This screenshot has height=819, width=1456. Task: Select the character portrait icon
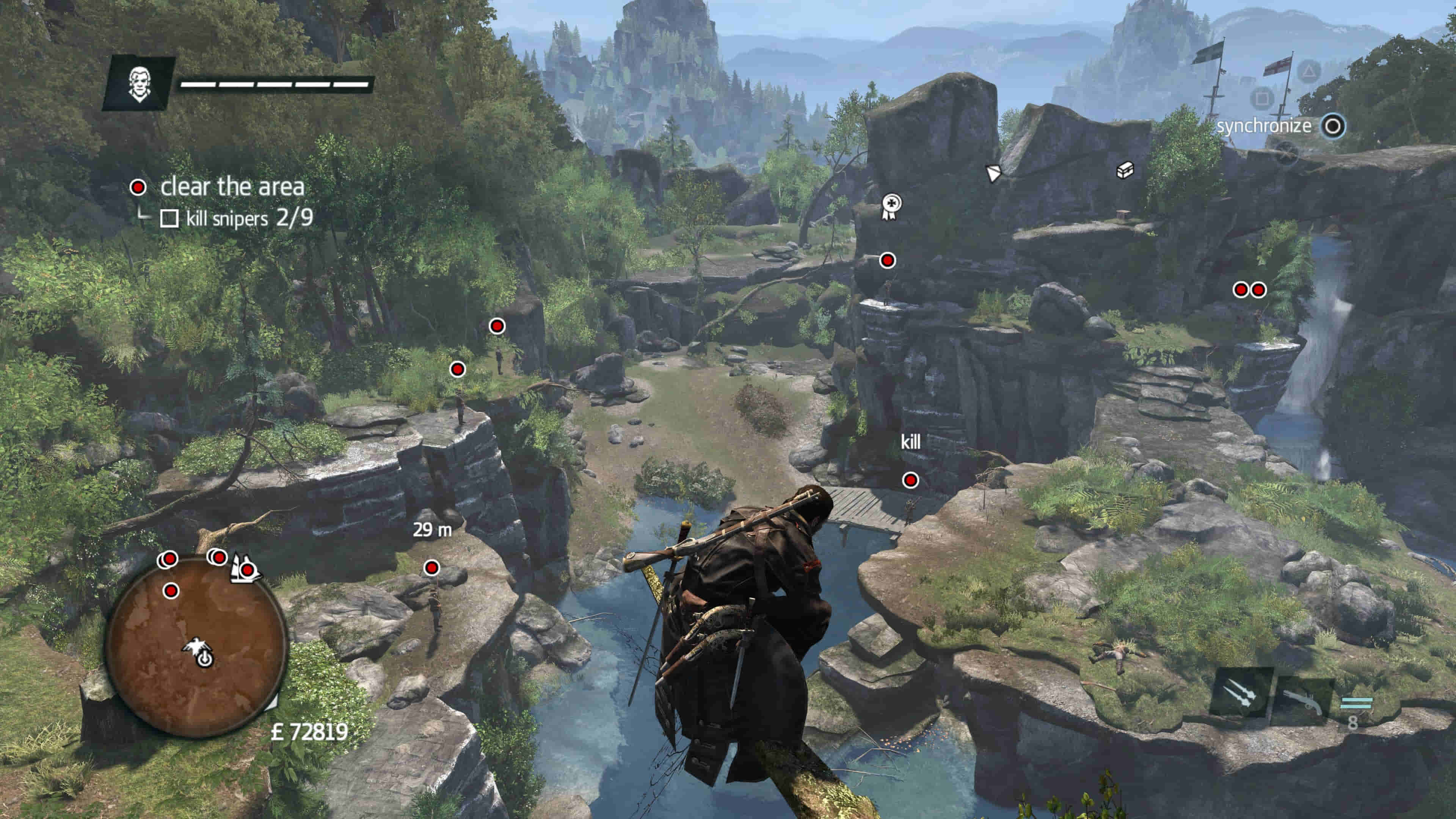[138, 84]
